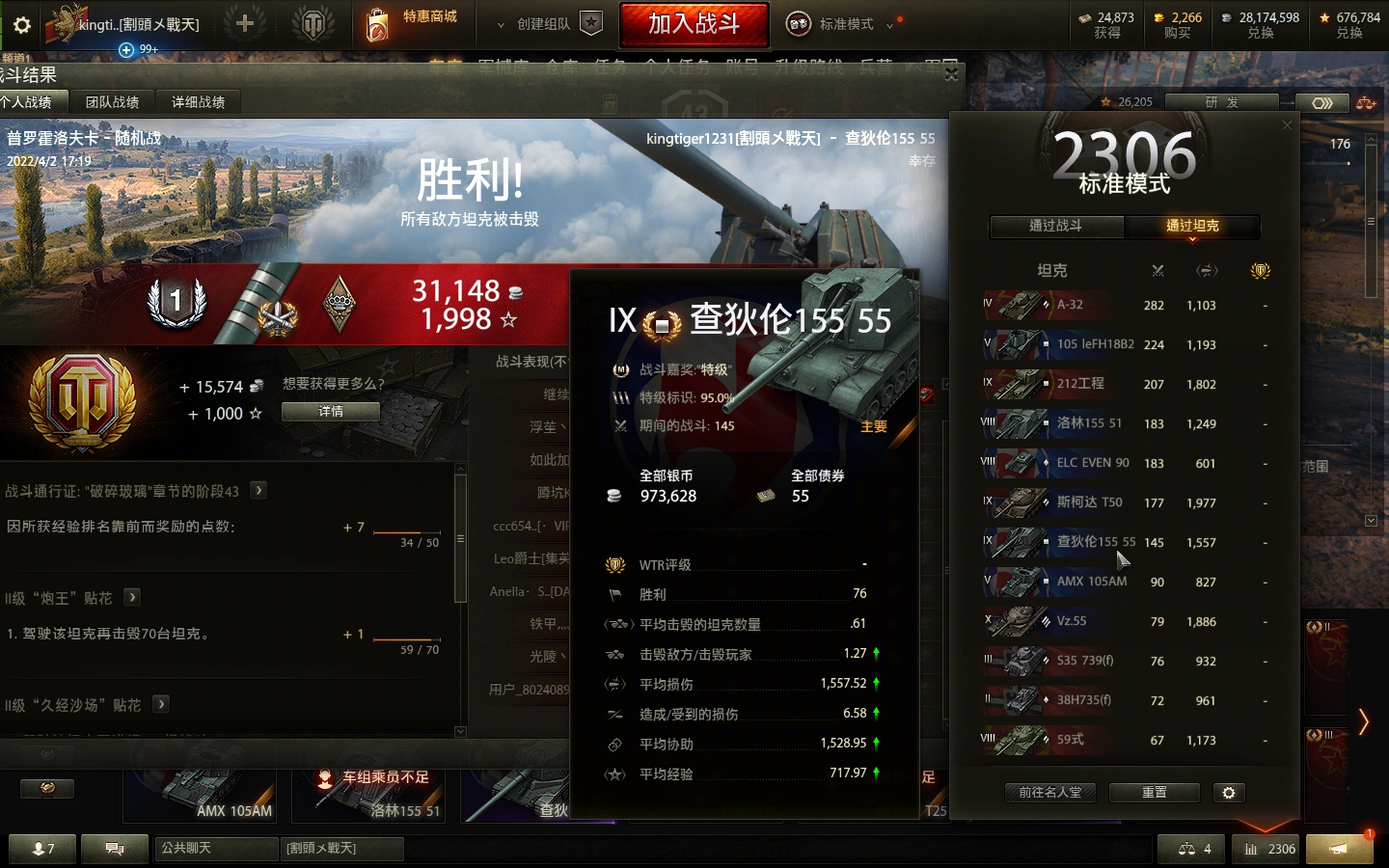Go to the 前往名人堂 hall of fame
This screenshot has height=868, width=1389.
click(1050, 793)
